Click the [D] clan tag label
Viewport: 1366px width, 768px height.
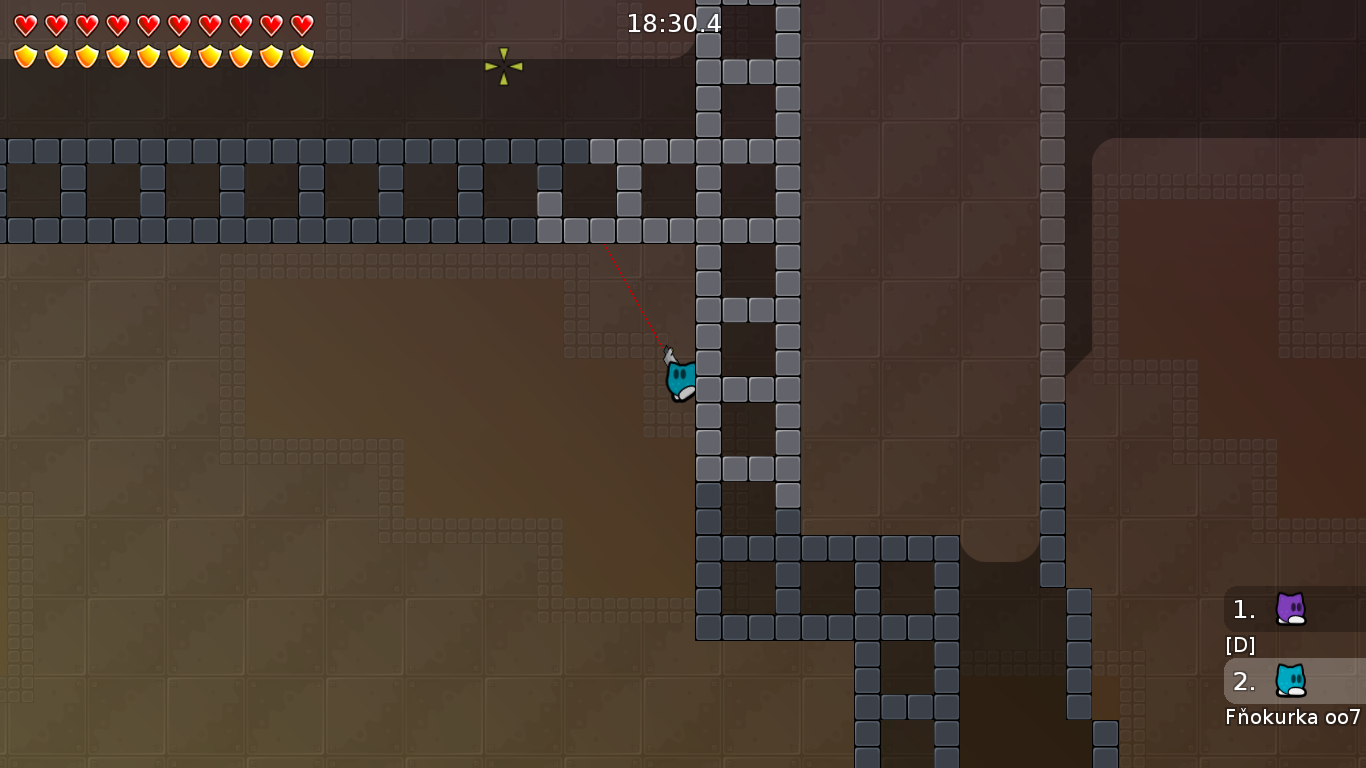coord(1240,645)
